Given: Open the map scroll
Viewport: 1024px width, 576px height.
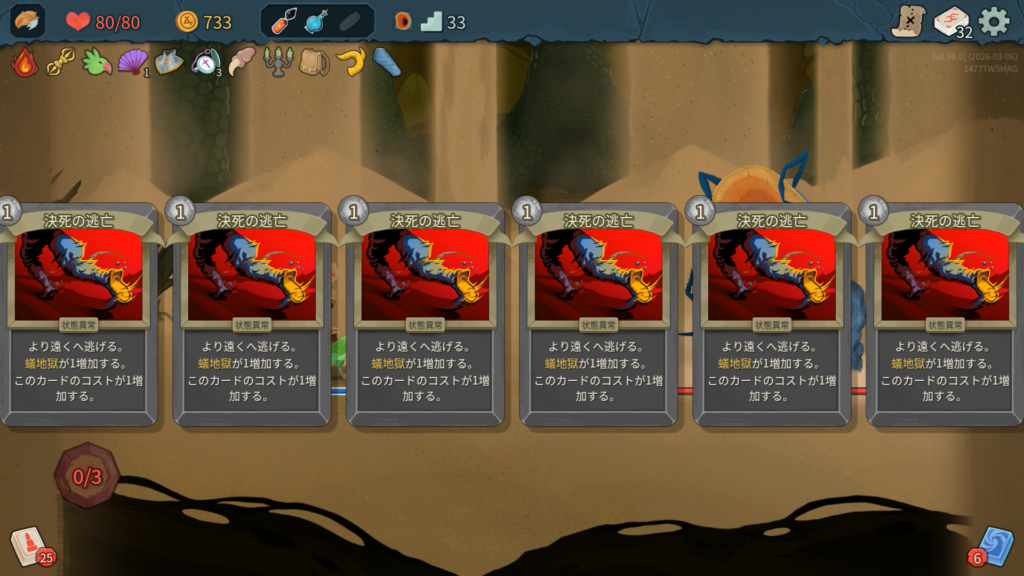Looking at the screenshot, I should [908, 21].
